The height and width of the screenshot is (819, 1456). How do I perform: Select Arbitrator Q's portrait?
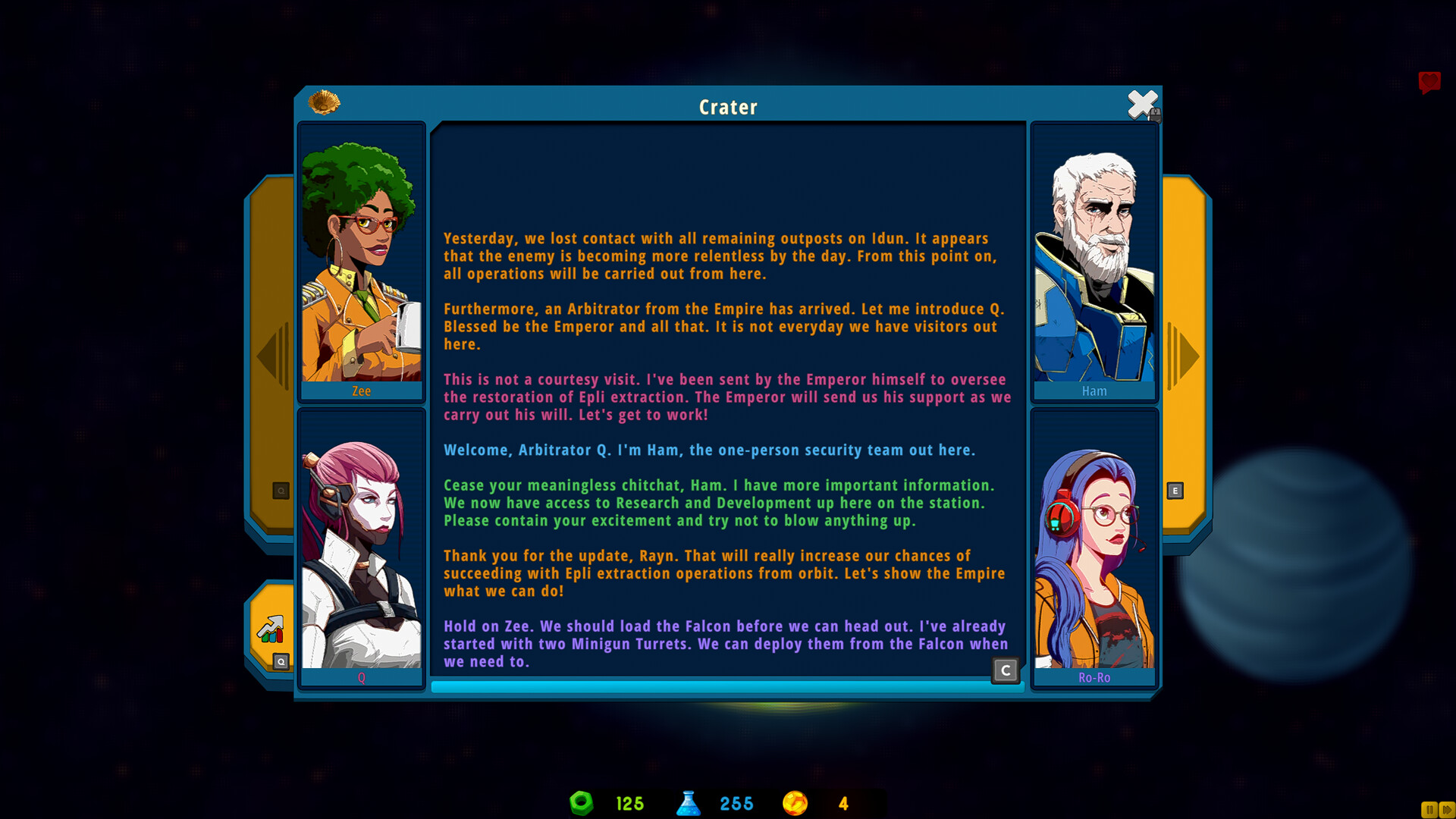point(362,542)
